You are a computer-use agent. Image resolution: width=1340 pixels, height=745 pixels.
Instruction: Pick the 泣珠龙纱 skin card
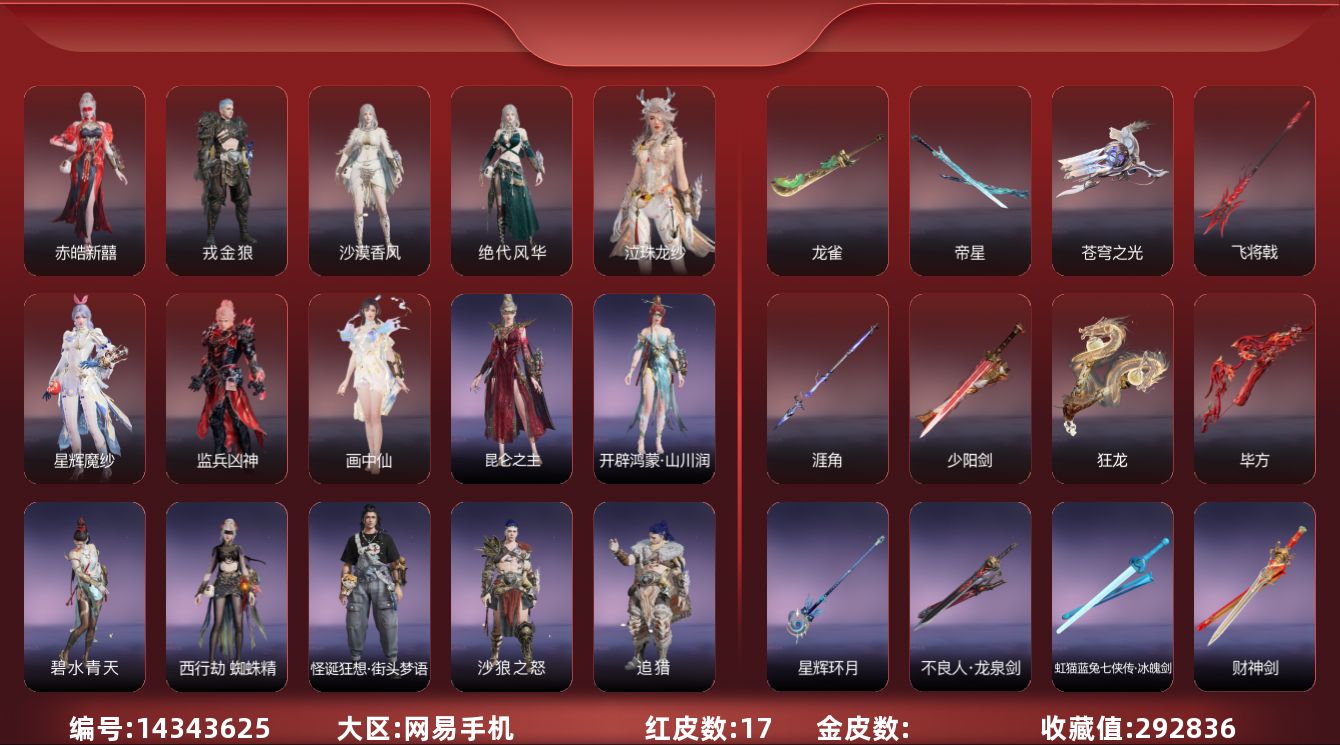click(654, 180)
